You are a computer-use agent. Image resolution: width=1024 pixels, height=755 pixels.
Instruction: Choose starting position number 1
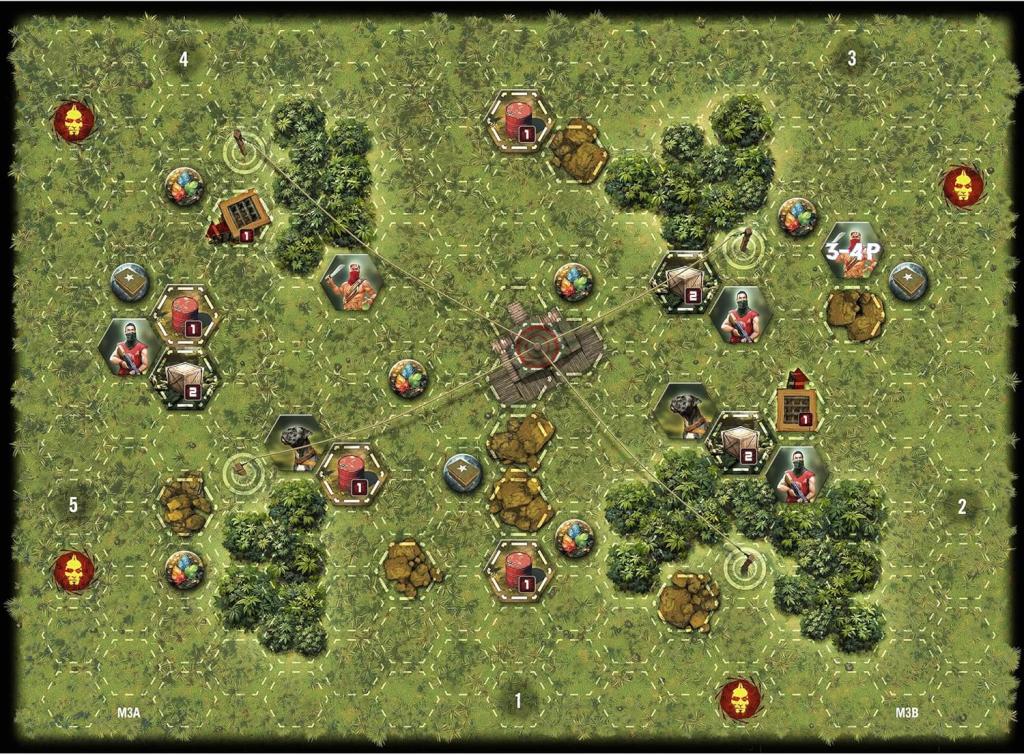(x=518, y=701)
